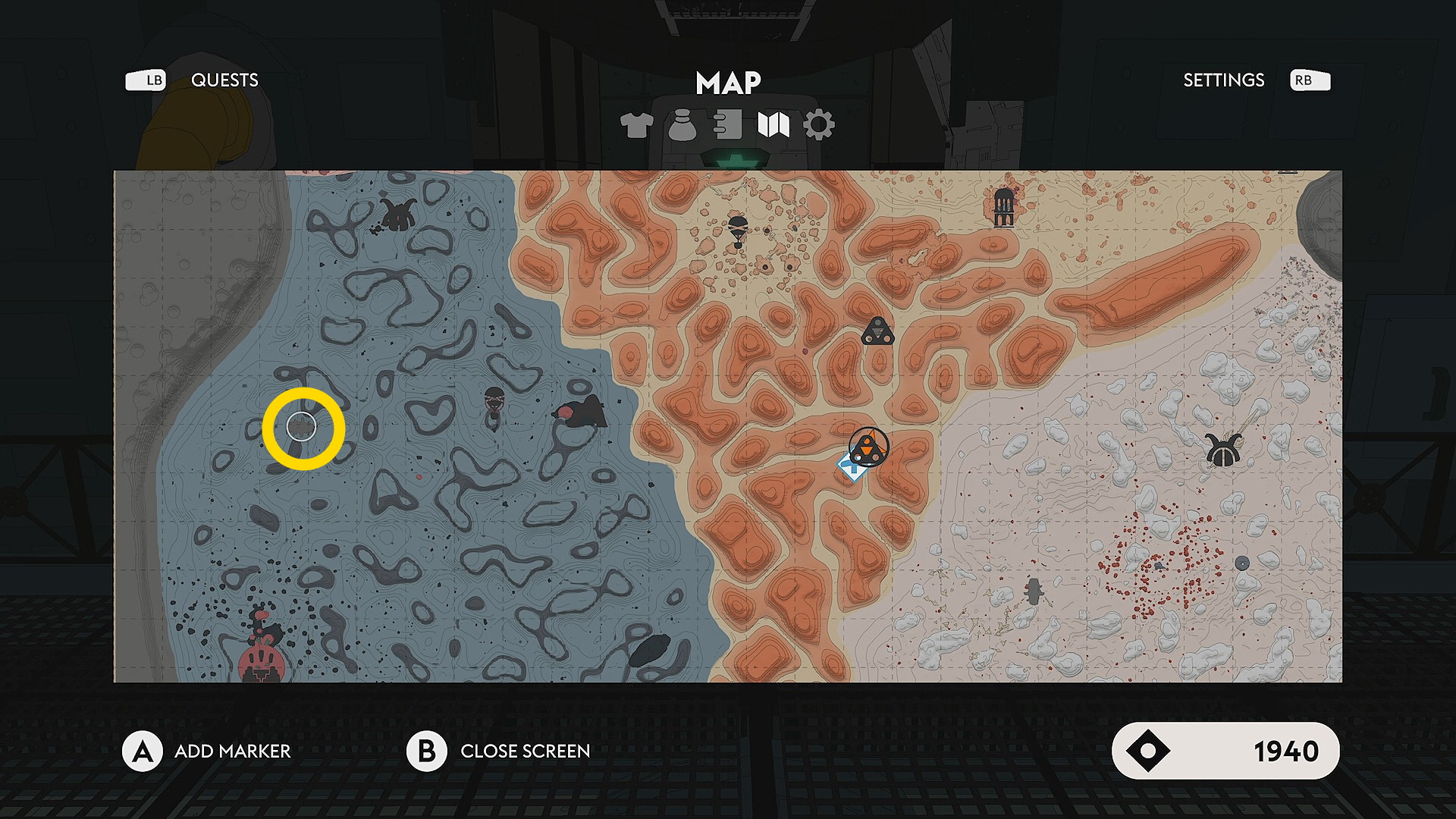The height and width of the screenshot is (819, 1456).
Task: Click the circled orange player location marker
Action: (869, 446)
